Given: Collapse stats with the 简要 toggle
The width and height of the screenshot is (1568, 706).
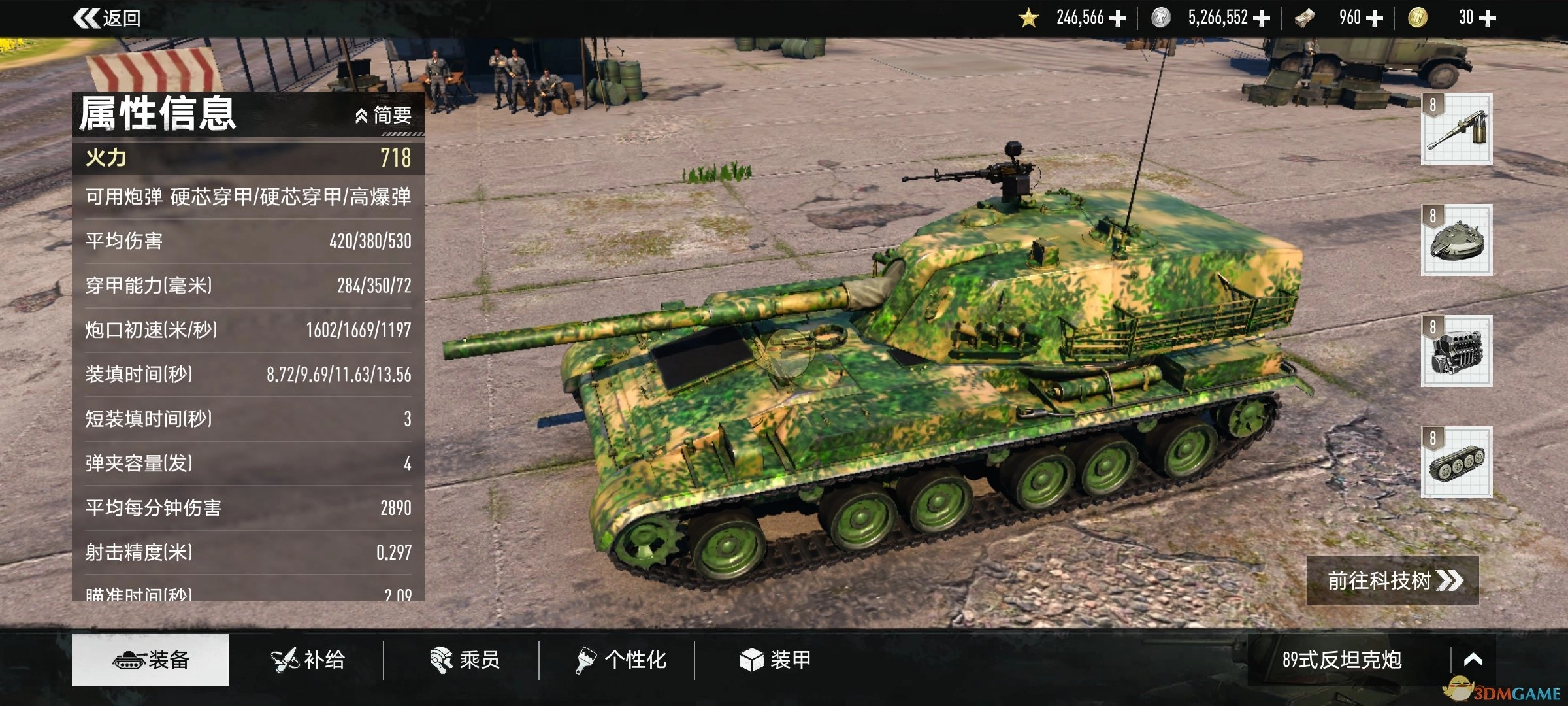Looking at the screenshot, I should tap(384, 116).
